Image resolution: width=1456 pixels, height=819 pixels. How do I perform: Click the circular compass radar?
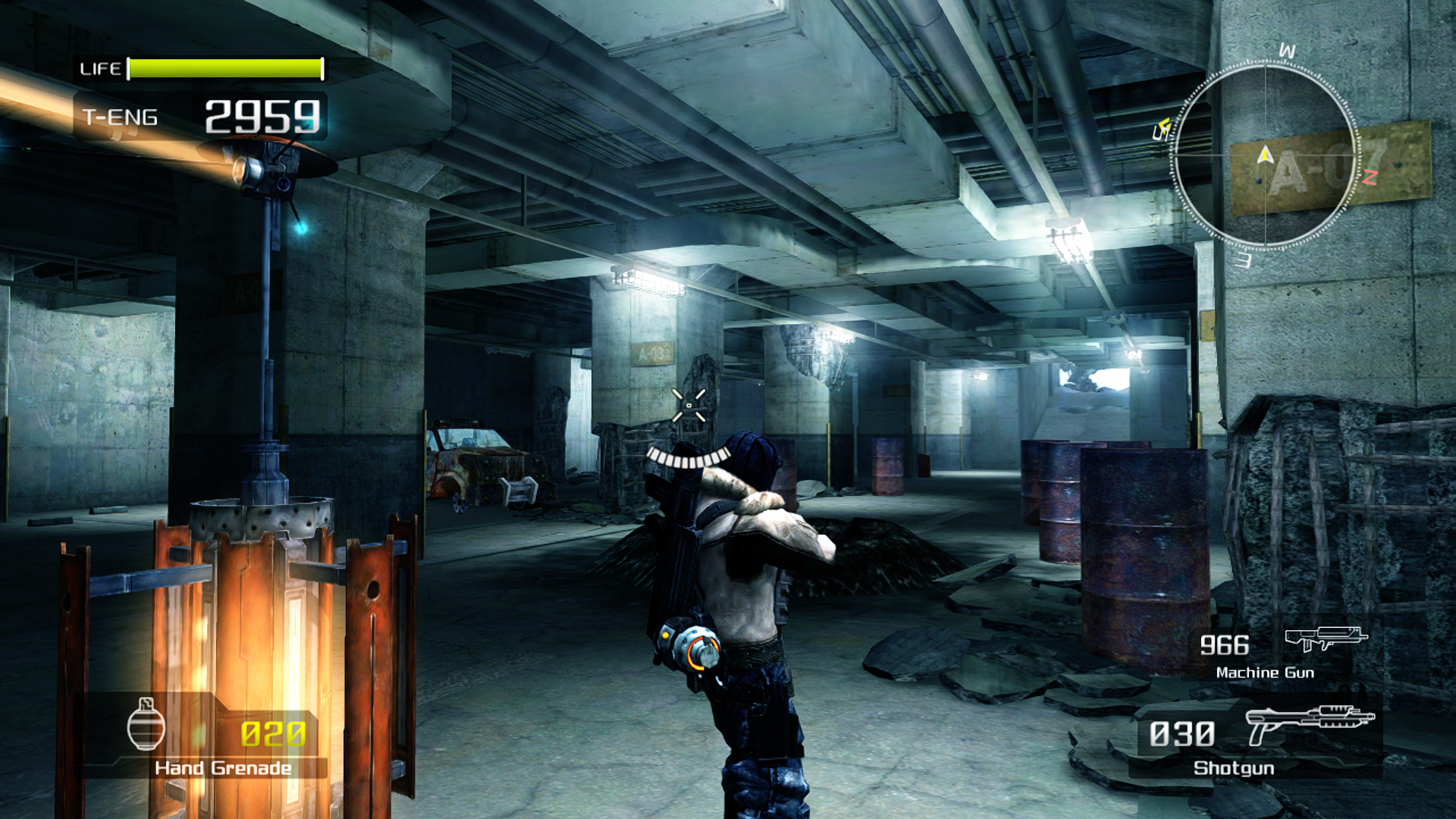click(x=1265, y=156)
